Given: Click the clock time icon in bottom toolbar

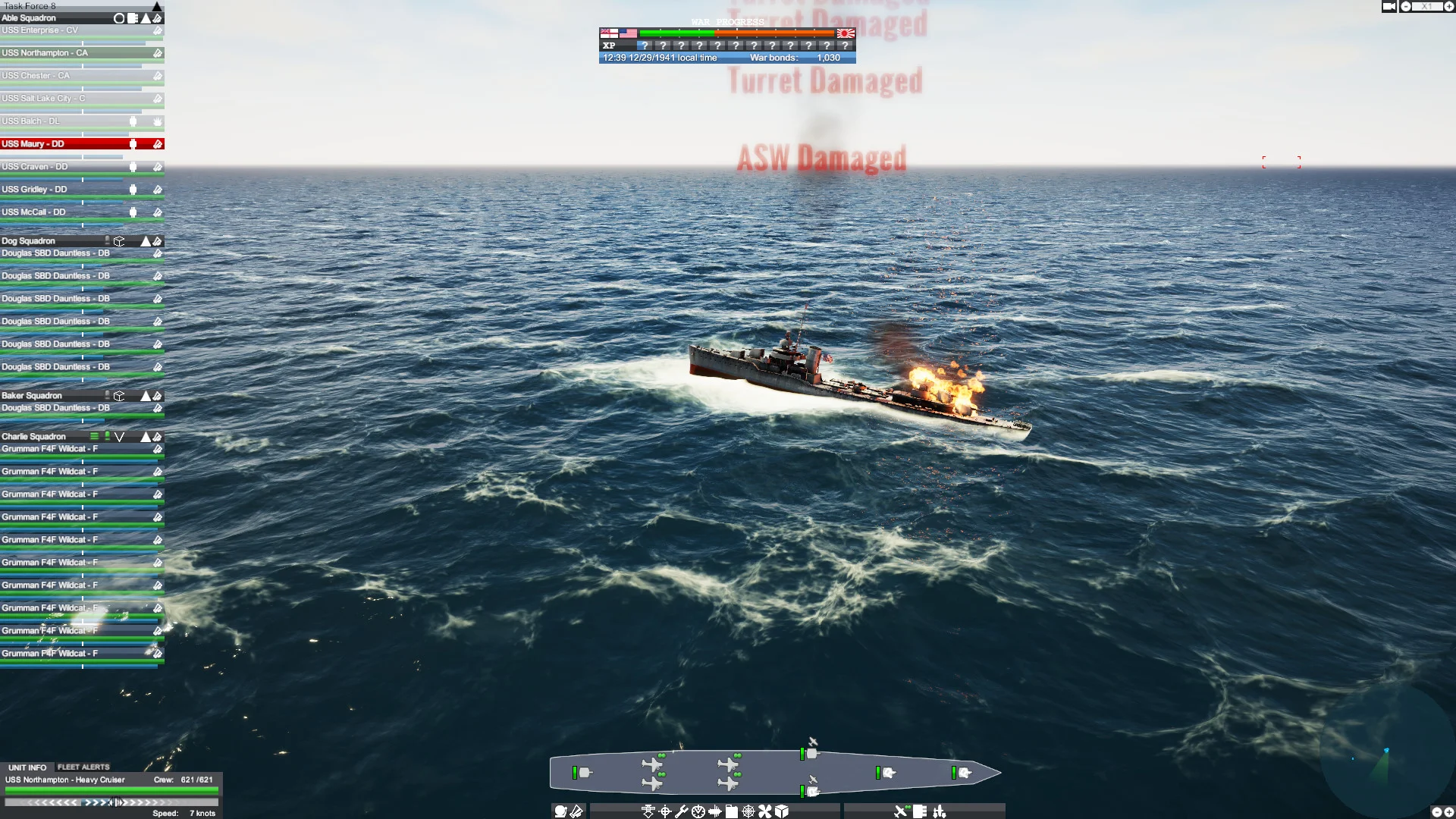Looking at the screenshot, I should coord(698,811).
